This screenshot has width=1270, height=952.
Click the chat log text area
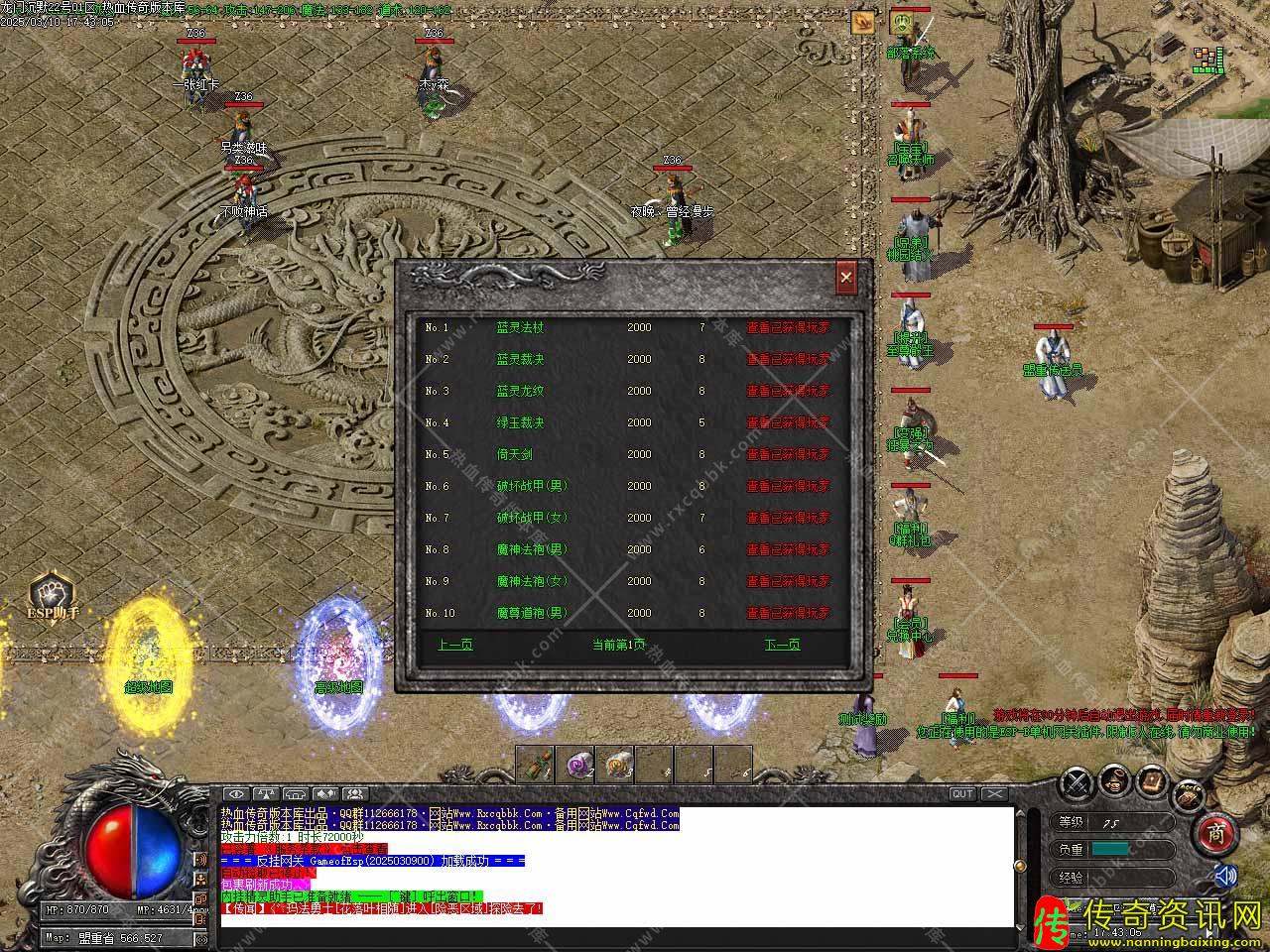pyautogui.click(x=615, y=863)
